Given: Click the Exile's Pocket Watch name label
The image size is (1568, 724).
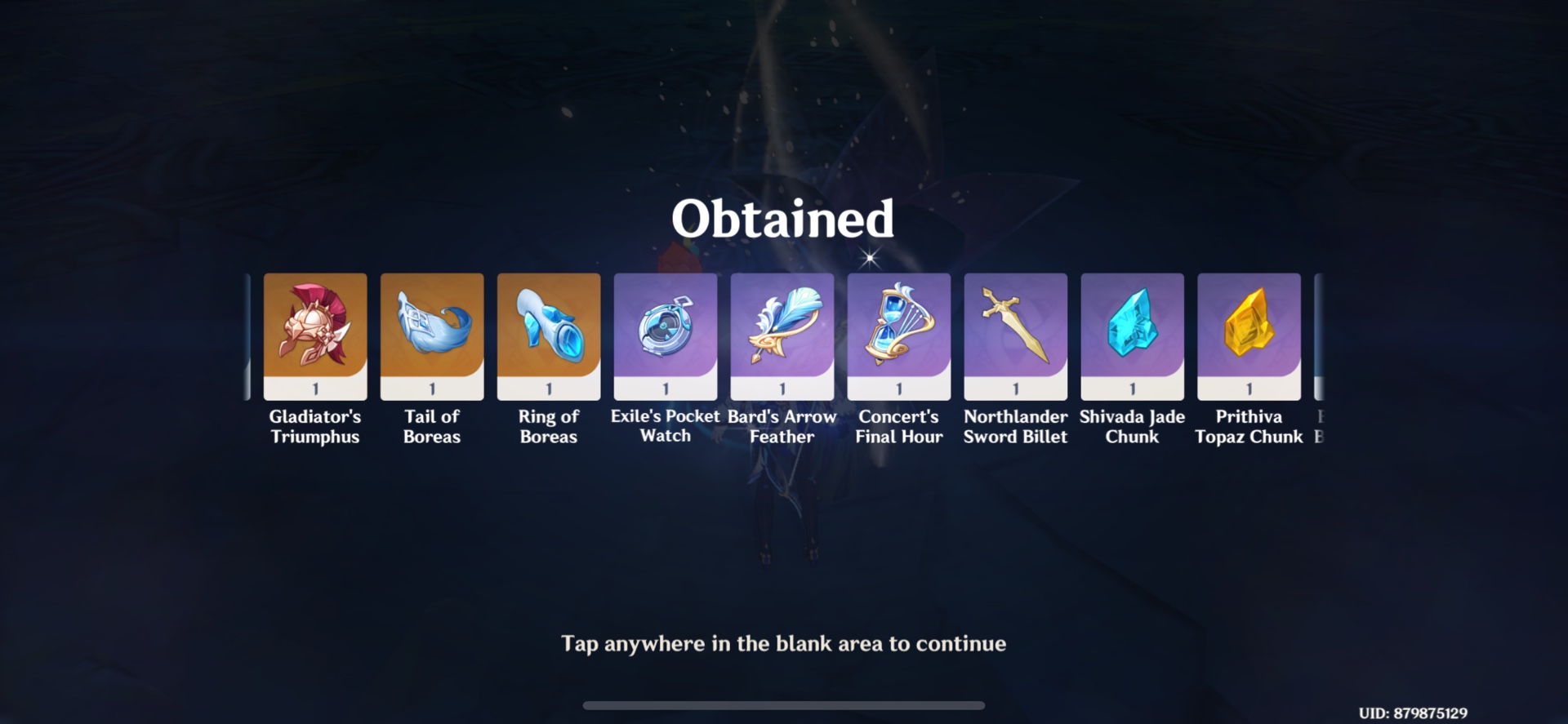Looking at the screenshot, I should click(x=665, y=426).
